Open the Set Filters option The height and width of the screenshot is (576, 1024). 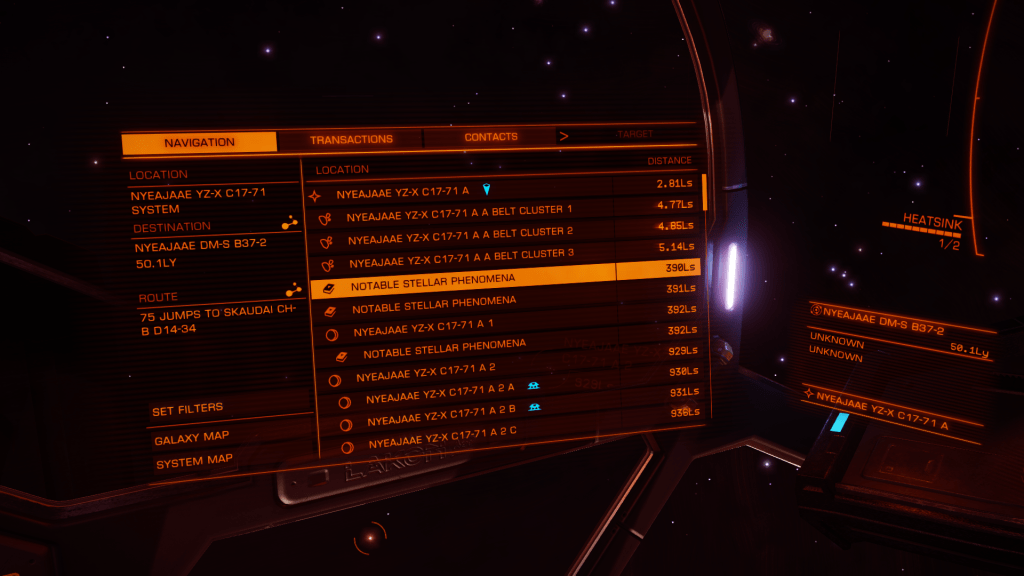(x=188, y=410)
